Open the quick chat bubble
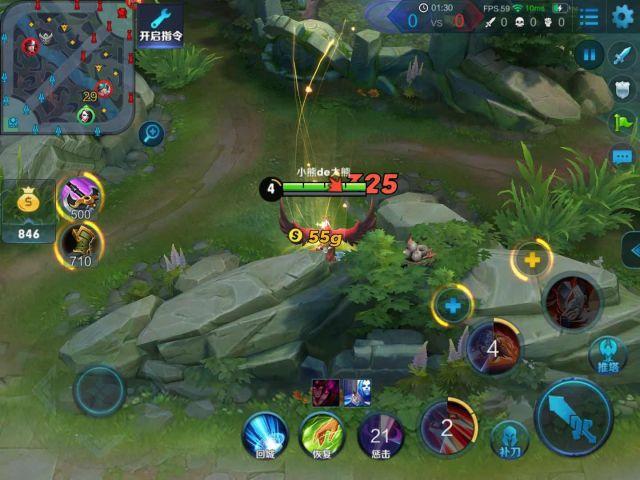Image resolution: width=640 pixels, height=480 pixels. (622, 157)
